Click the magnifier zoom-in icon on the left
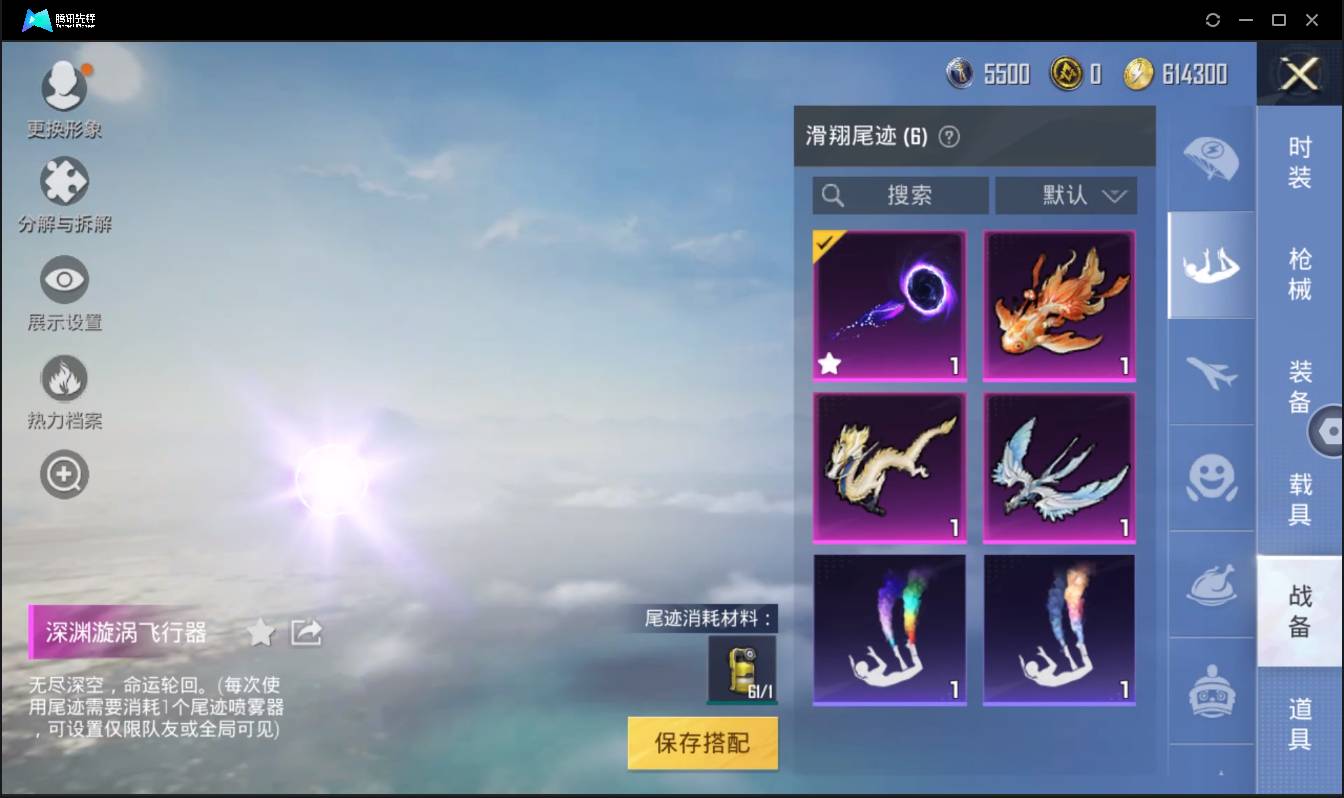 64,474
